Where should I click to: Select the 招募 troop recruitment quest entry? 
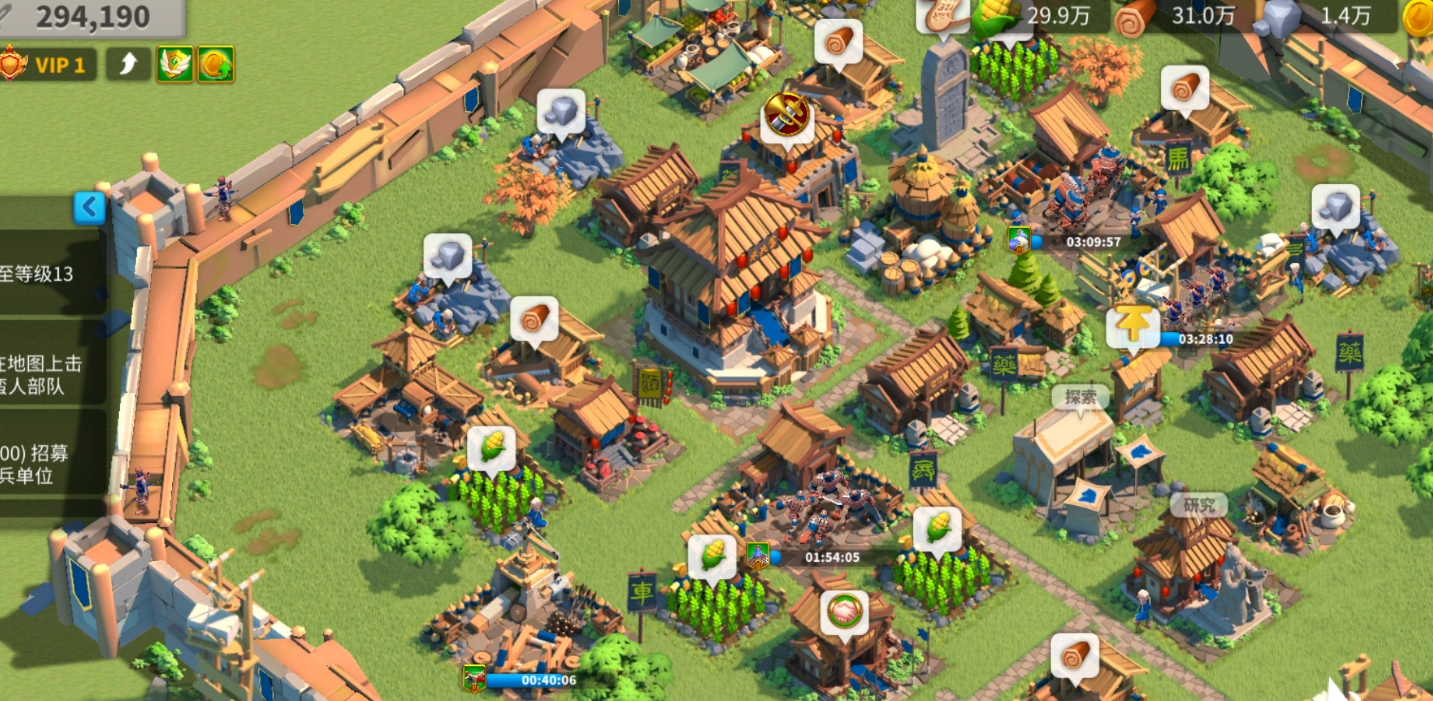pyautogui.click(x=52, y=464)
